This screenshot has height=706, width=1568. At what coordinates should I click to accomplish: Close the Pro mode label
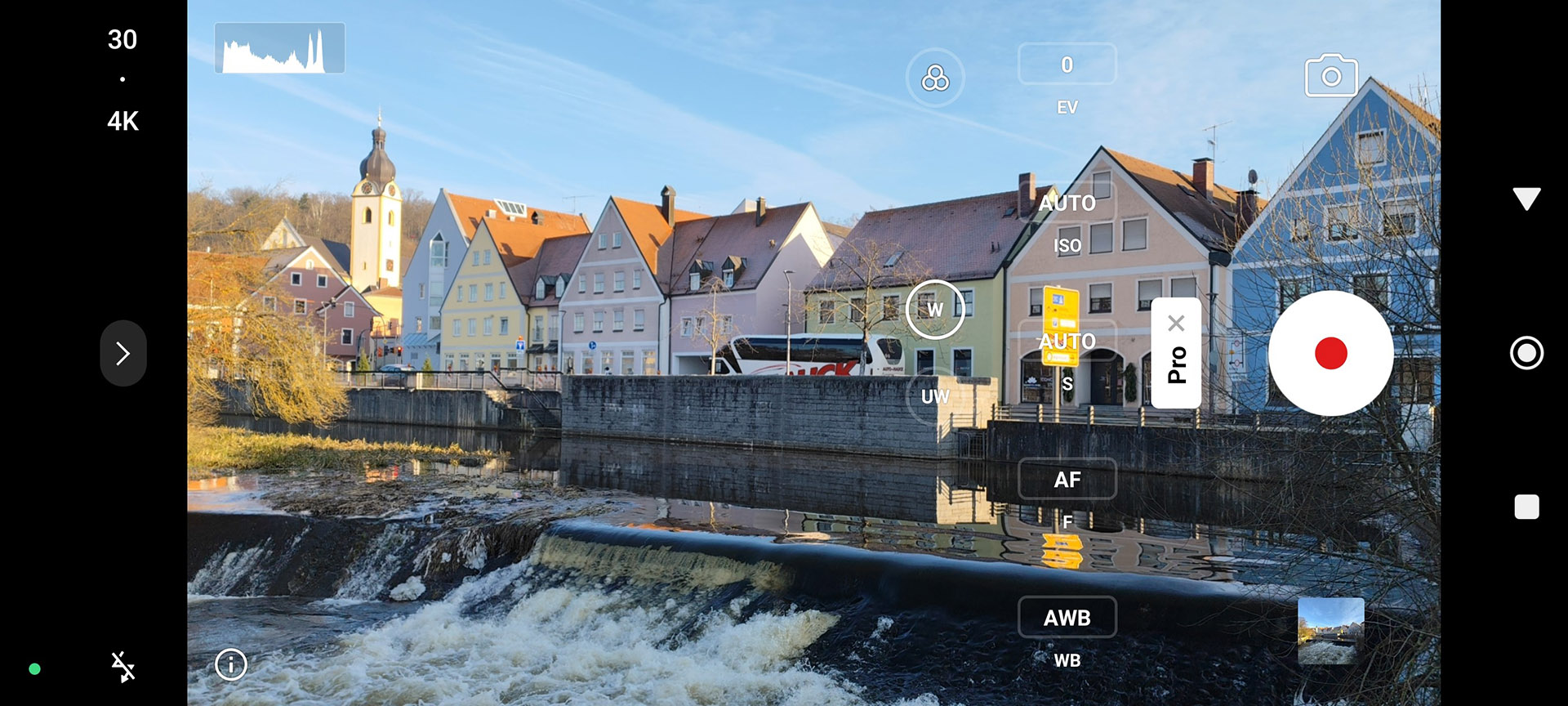1176,323
